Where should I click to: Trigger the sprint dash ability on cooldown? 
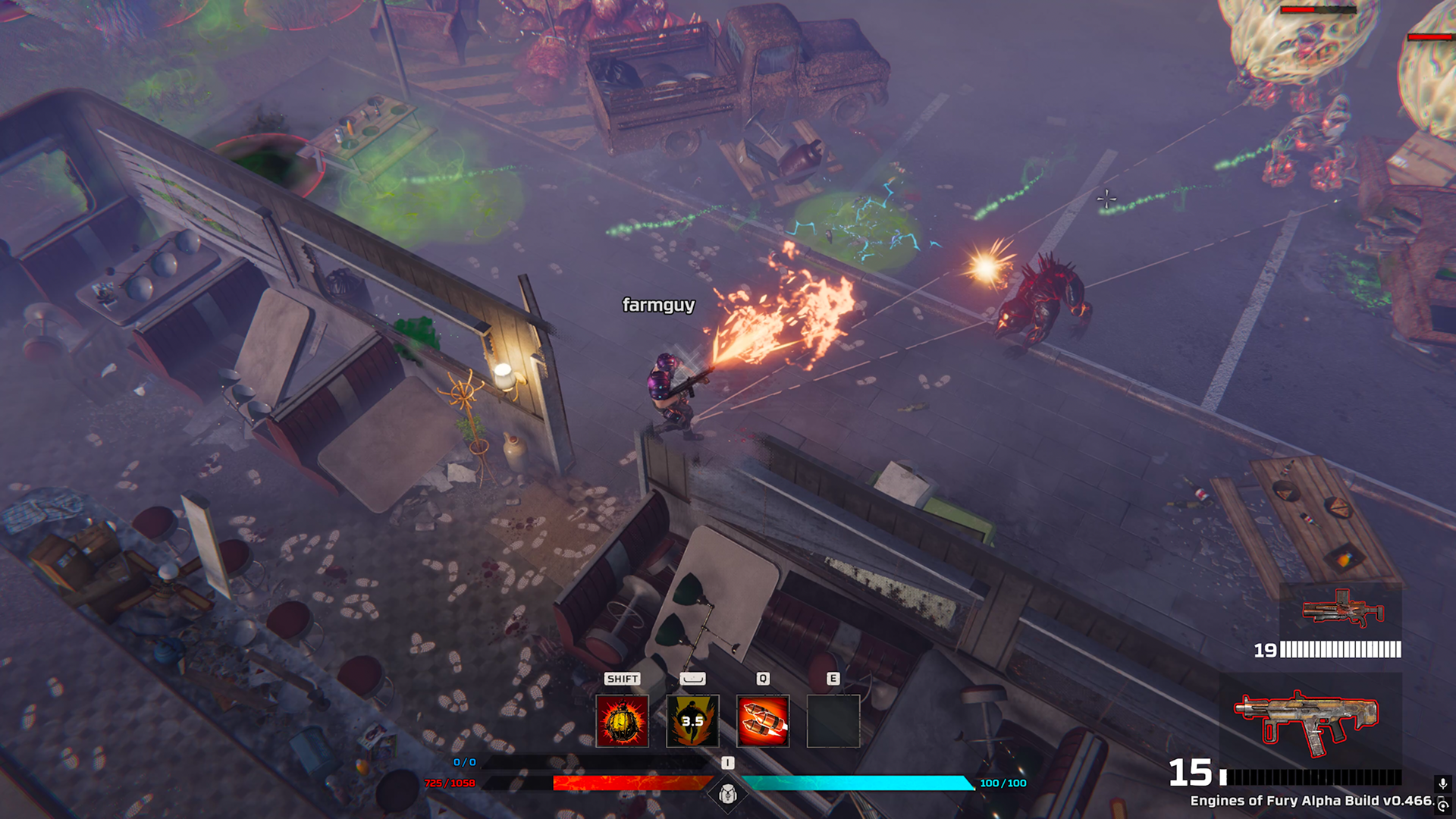692,721
